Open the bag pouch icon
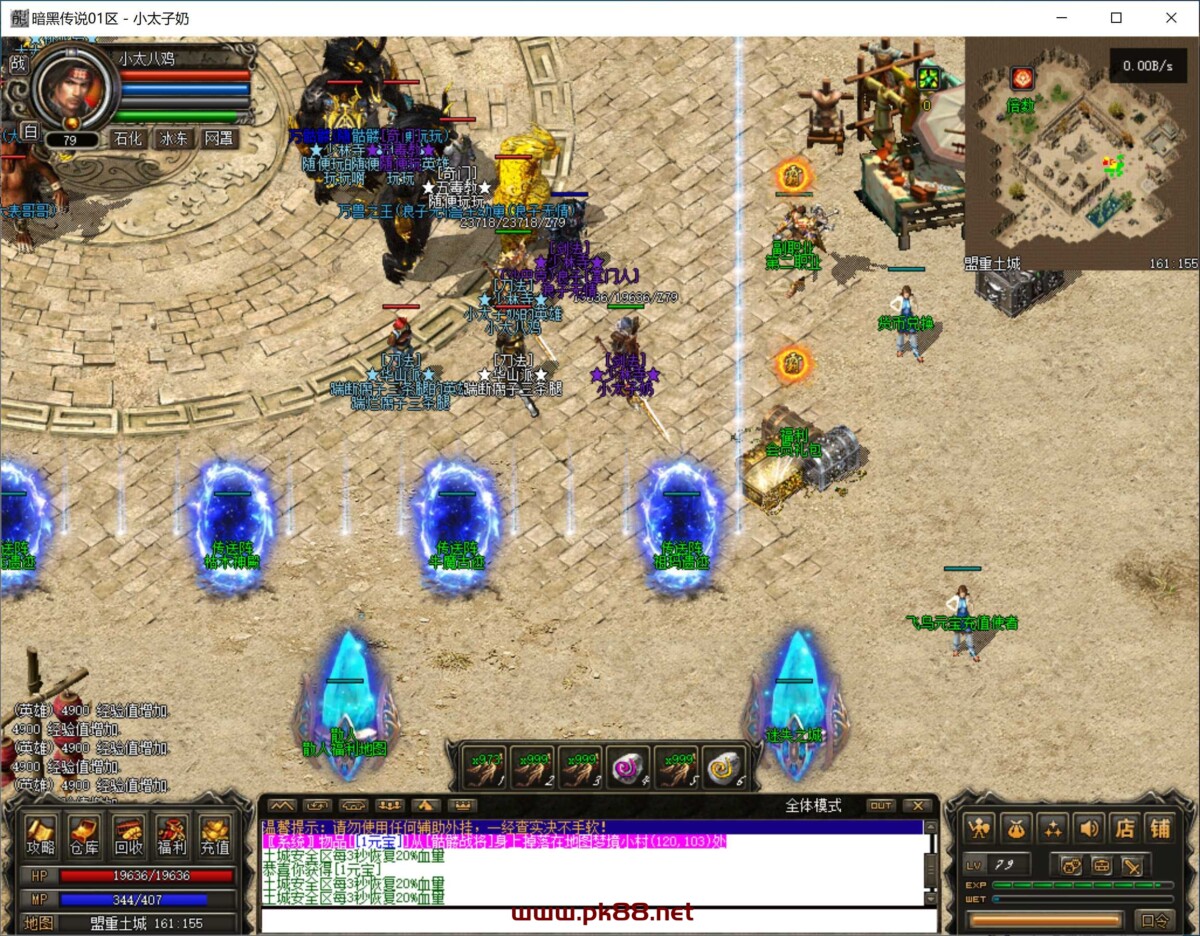Screen dimensions: 1200x936 pyautogui.click(x=1016, y=827)
